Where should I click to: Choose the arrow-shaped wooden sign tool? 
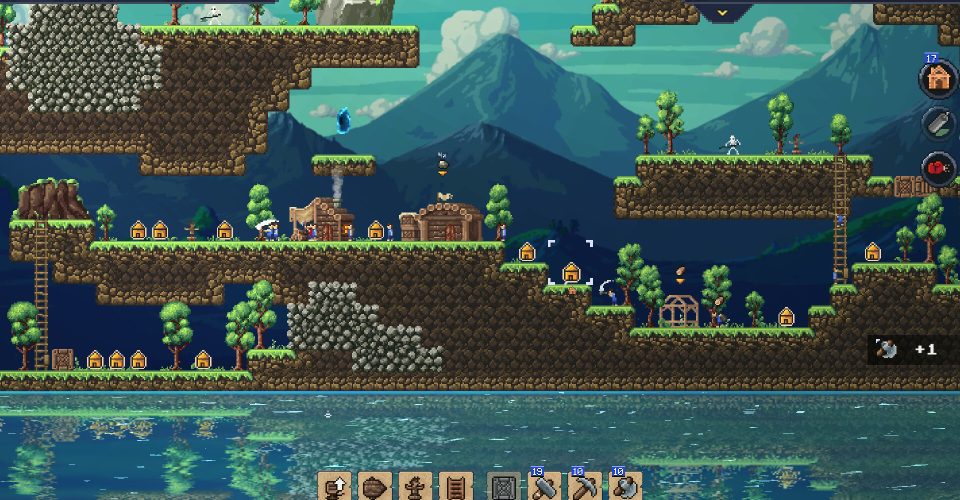tap(374, 487)
